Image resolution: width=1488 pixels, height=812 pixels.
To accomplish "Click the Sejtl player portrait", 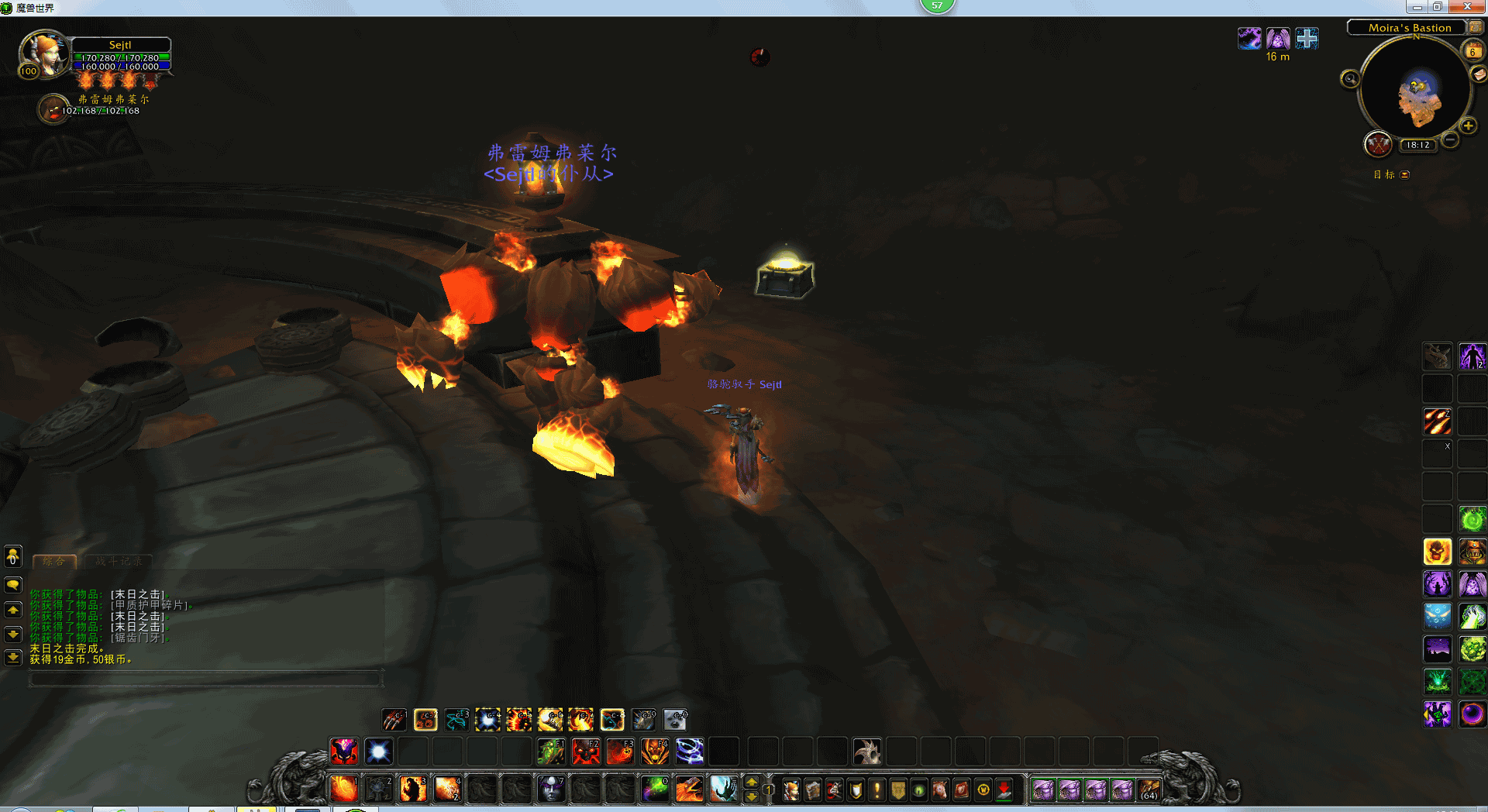I will pos(44,54).
